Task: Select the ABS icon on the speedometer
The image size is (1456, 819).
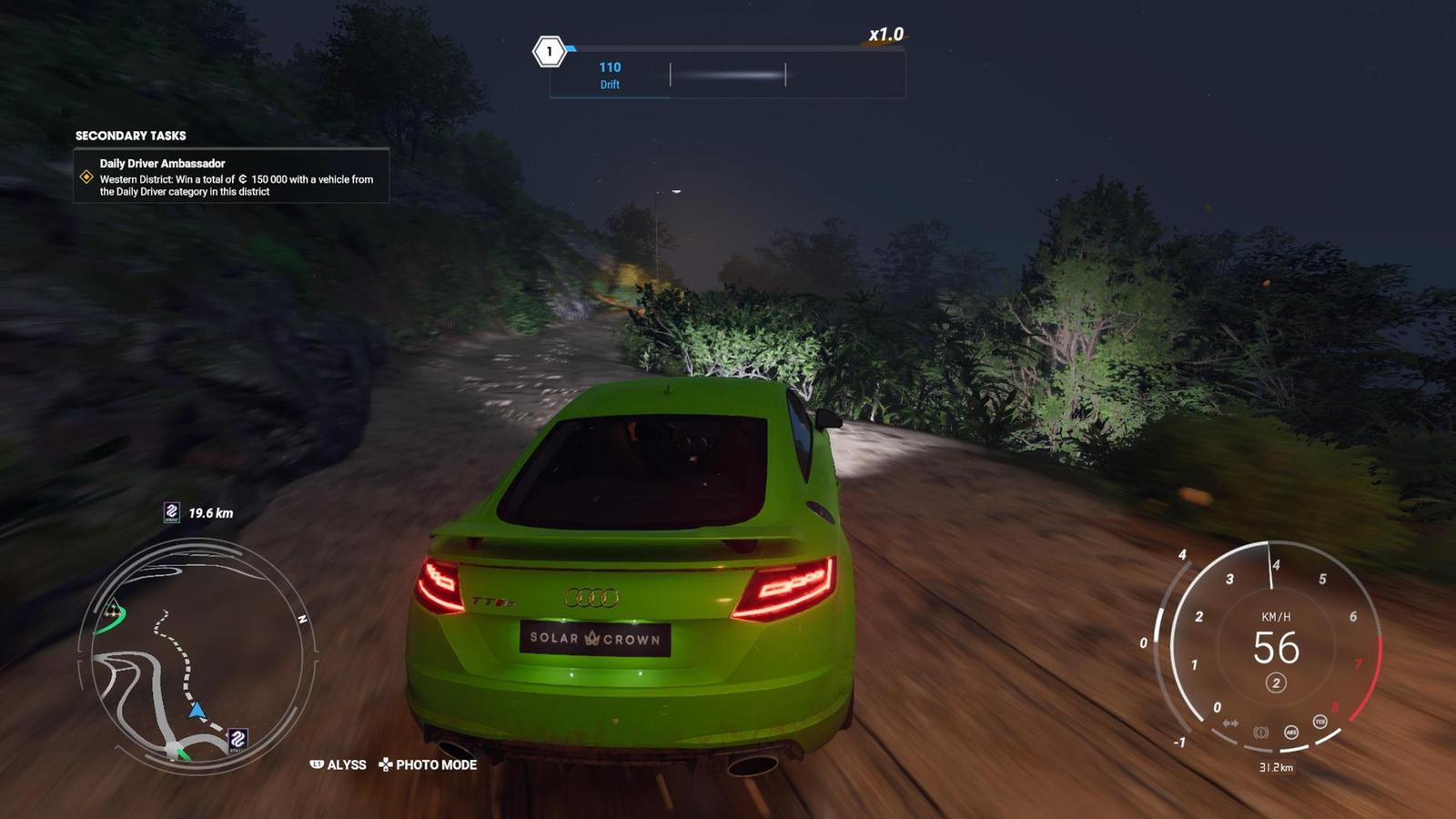Action: [1291, 732]
